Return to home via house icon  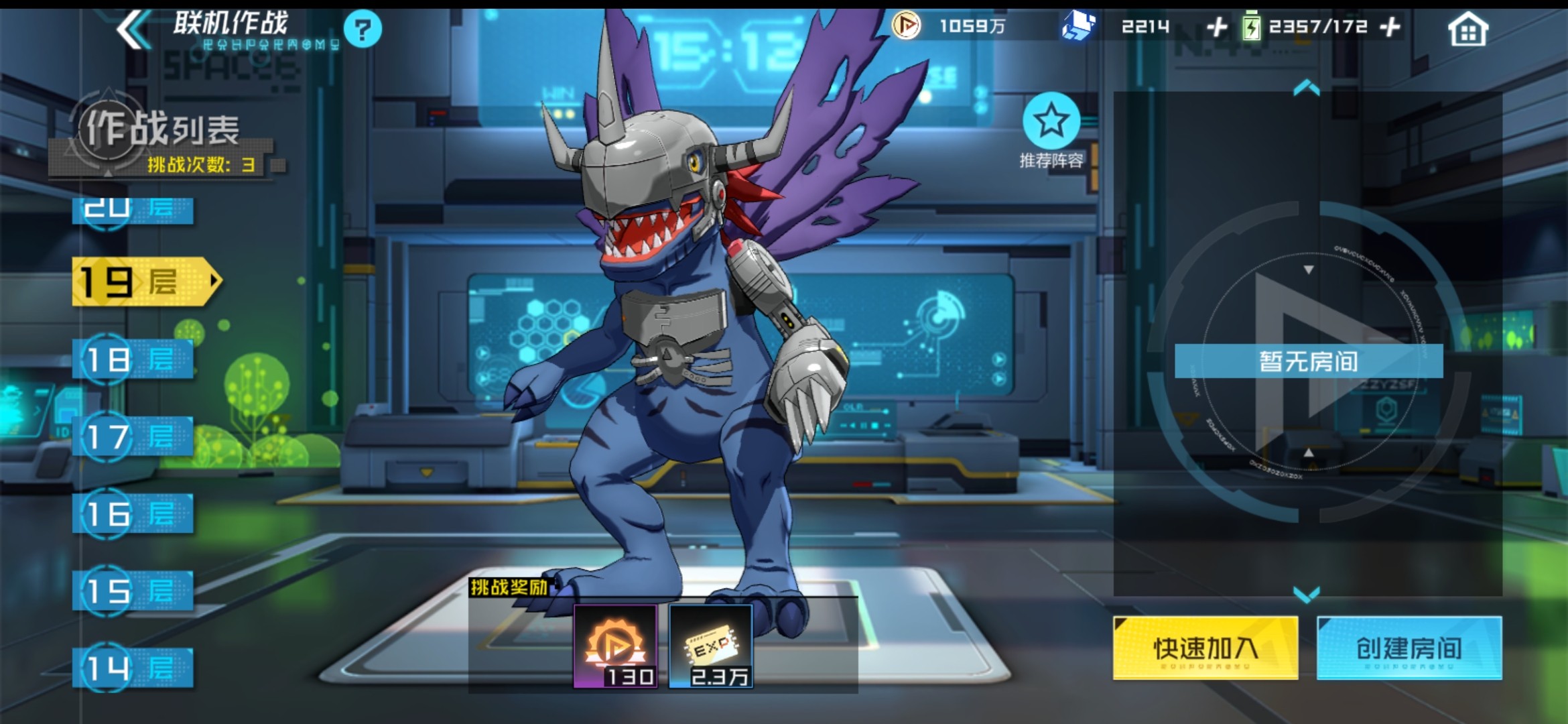[x=1467, y=29]
